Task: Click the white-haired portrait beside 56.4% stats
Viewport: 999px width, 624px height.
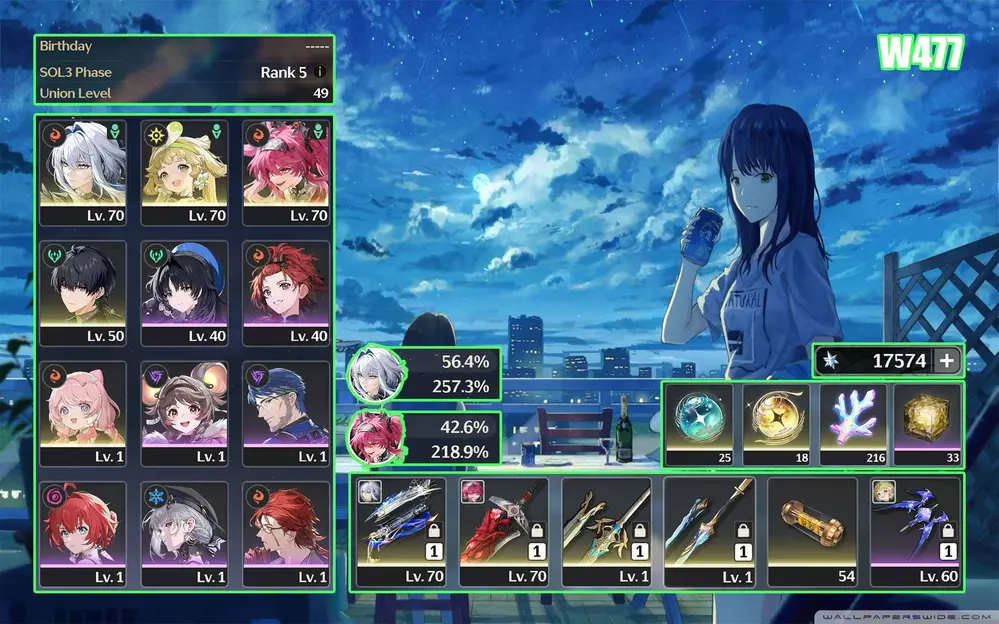Action: click(376, 375)
